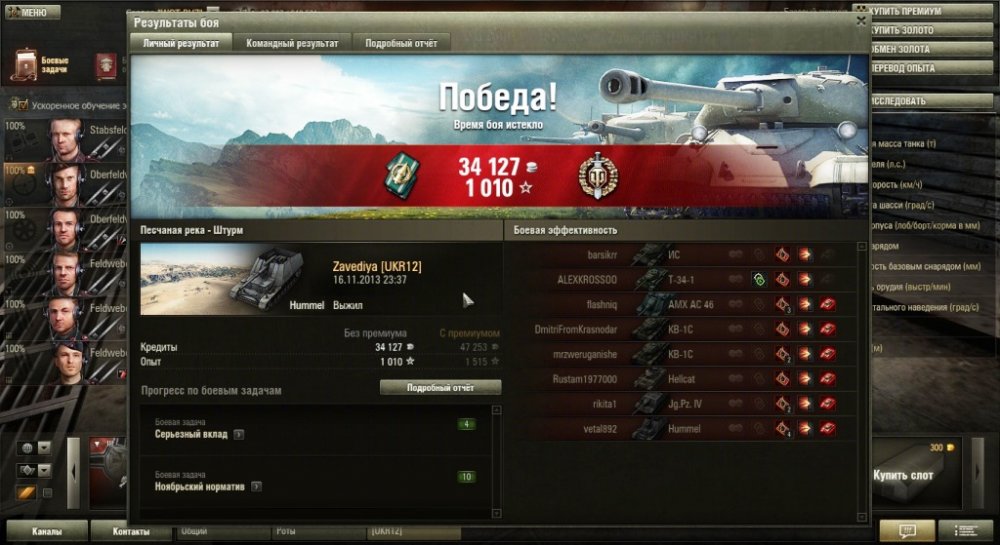This screenshot has height=545, width=1000.
Task: Open the Подробный отчёт tab
Action: click(x=400, y=43)
